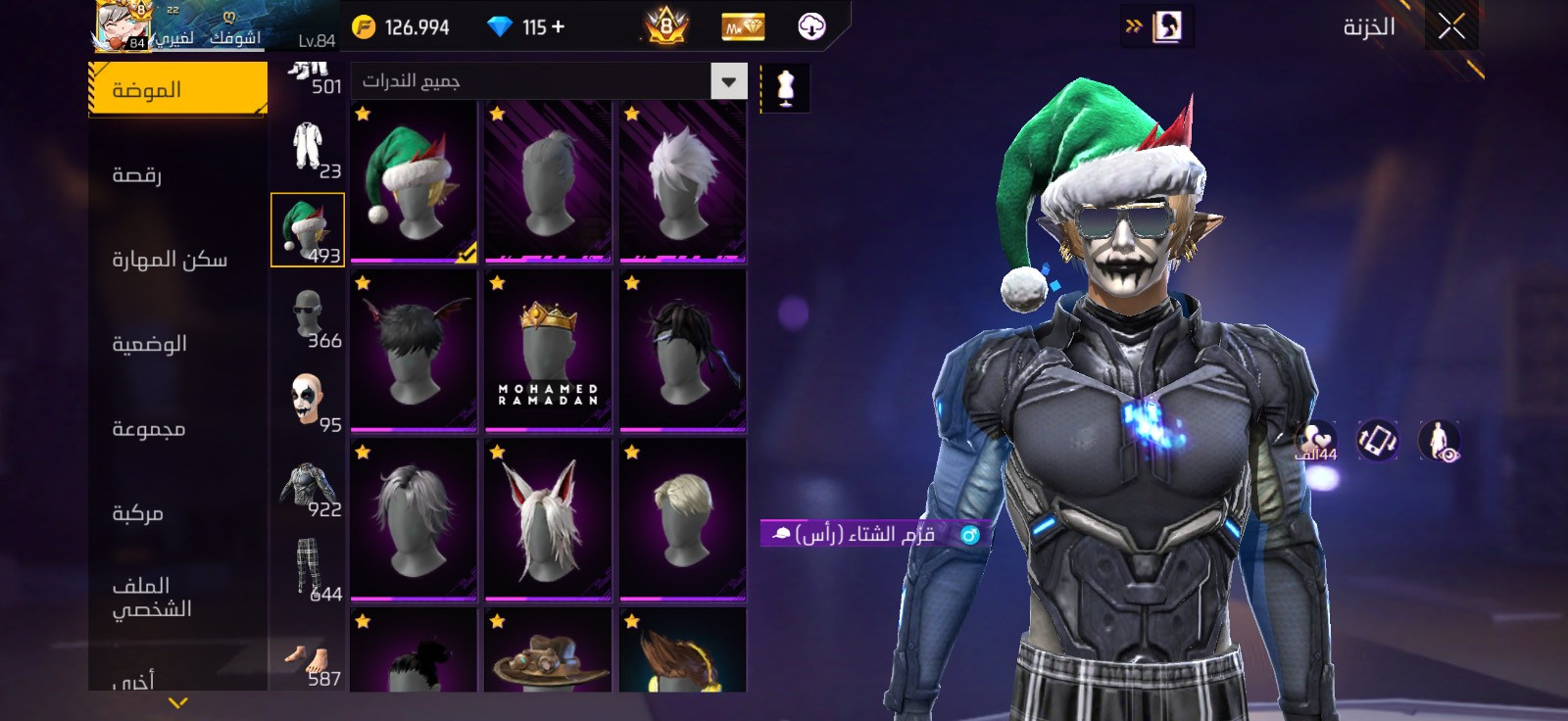The image size is (1568, 721).
Task: Pick the white fox ears hair item
Action: (548, 519)
